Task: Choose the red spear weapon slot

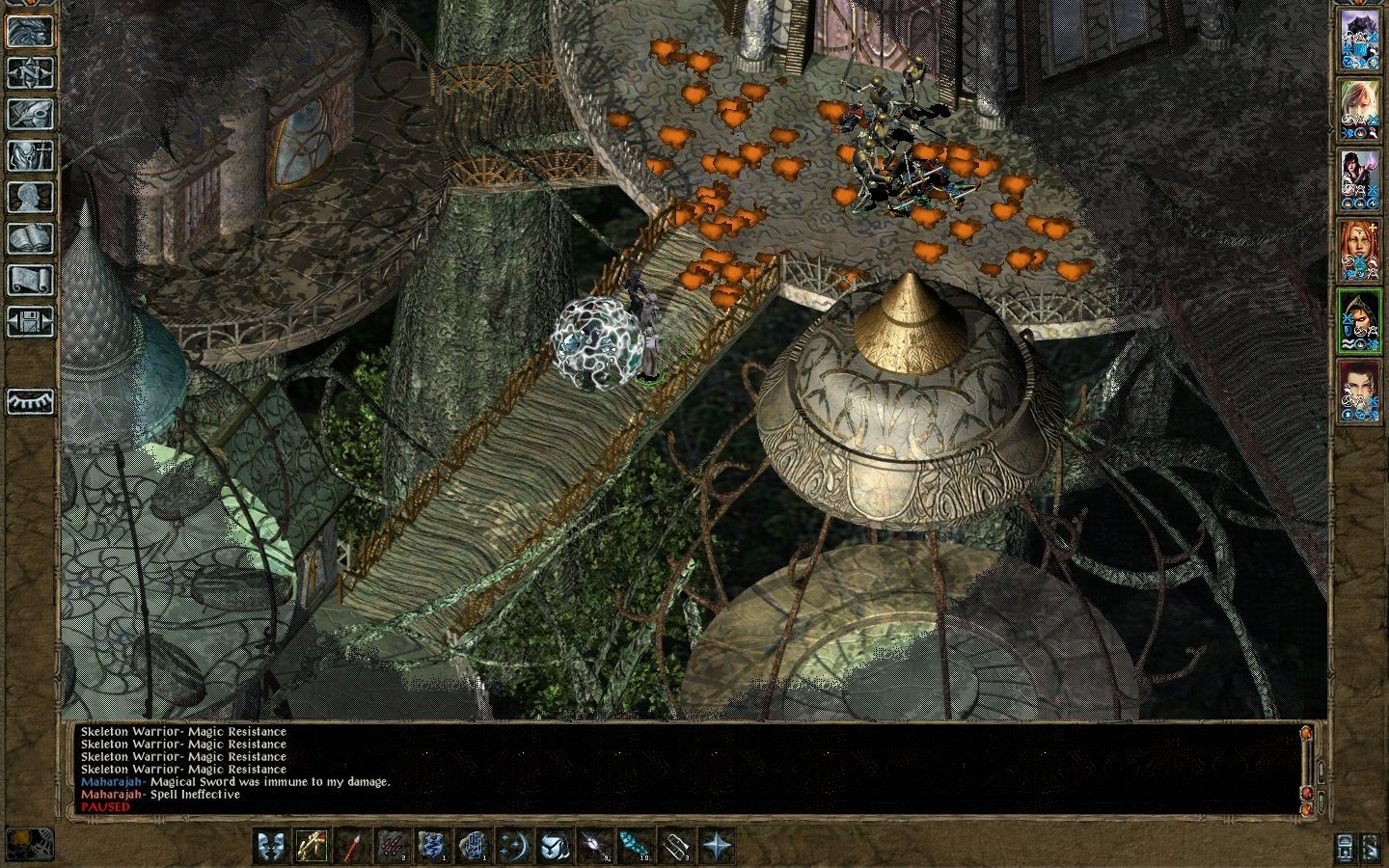Action: [352, 846]
